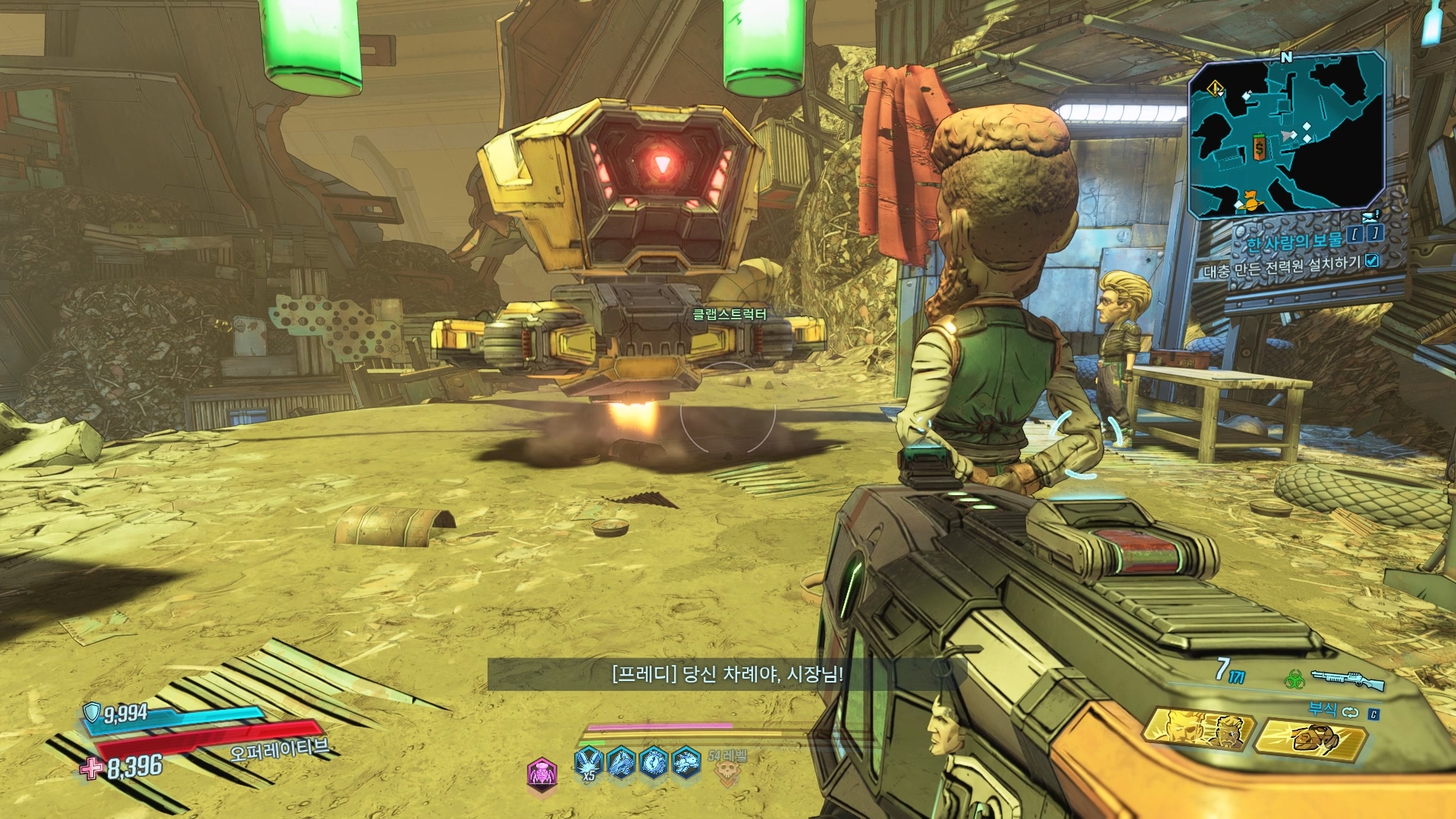This screenshot has width=1456, height=819.
Task: Select the dollar vending machine marker on minimap
Action: point(1259,148)
